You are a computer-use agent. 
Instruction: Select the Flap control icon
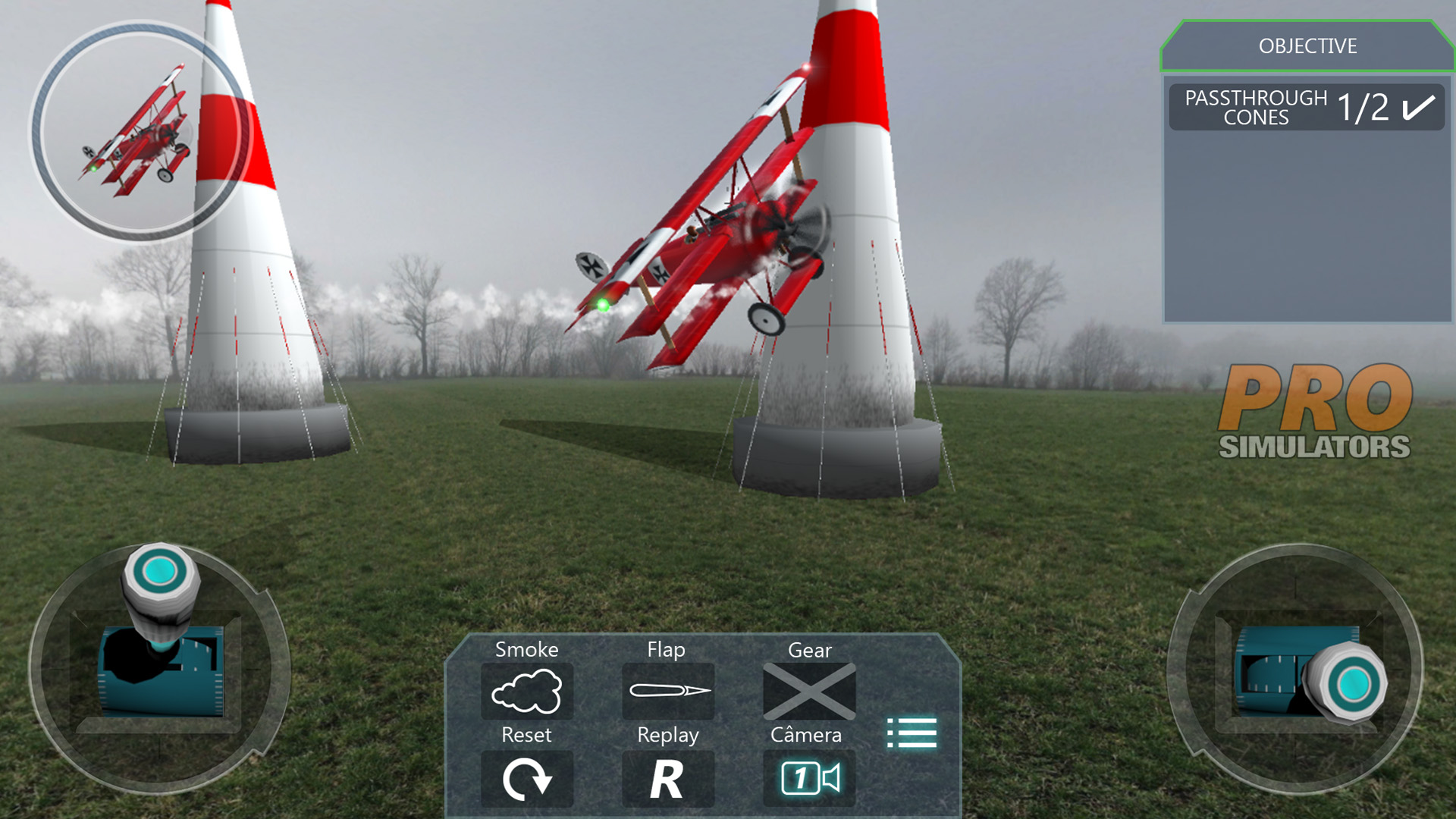click(667, 691)
